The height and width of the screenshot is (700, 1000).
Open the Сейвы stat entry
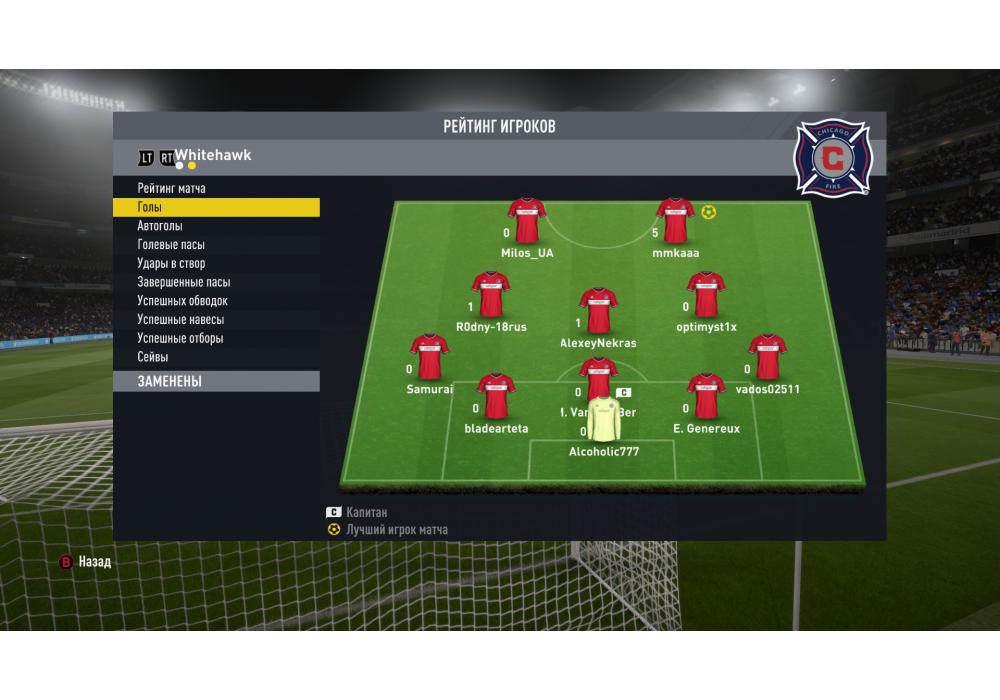click(x=153, y=357)
